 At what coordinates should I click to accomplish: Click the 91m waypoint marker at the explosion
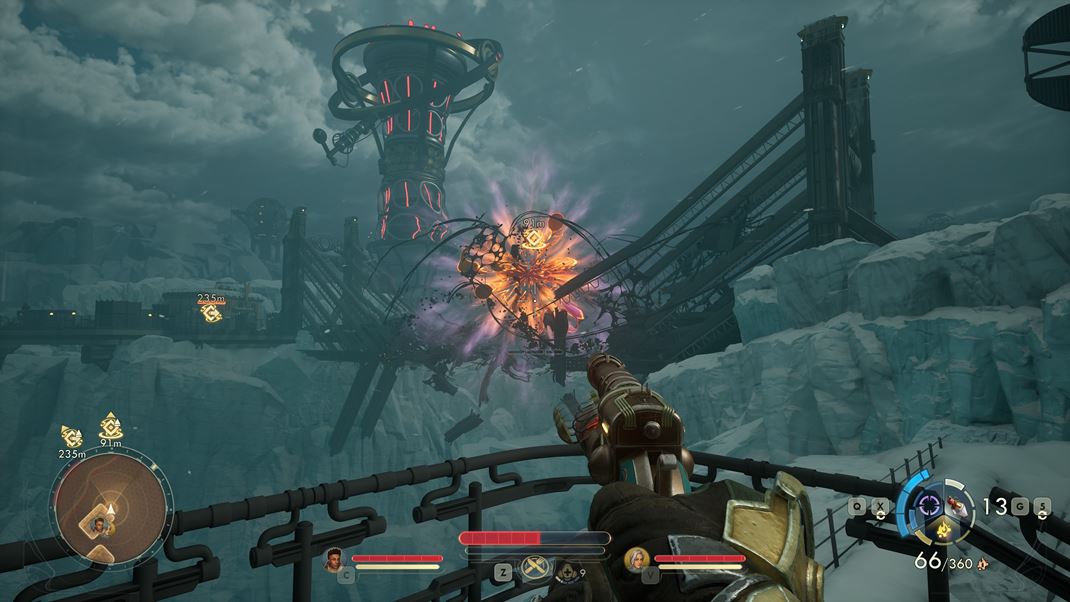coord(532,238)
